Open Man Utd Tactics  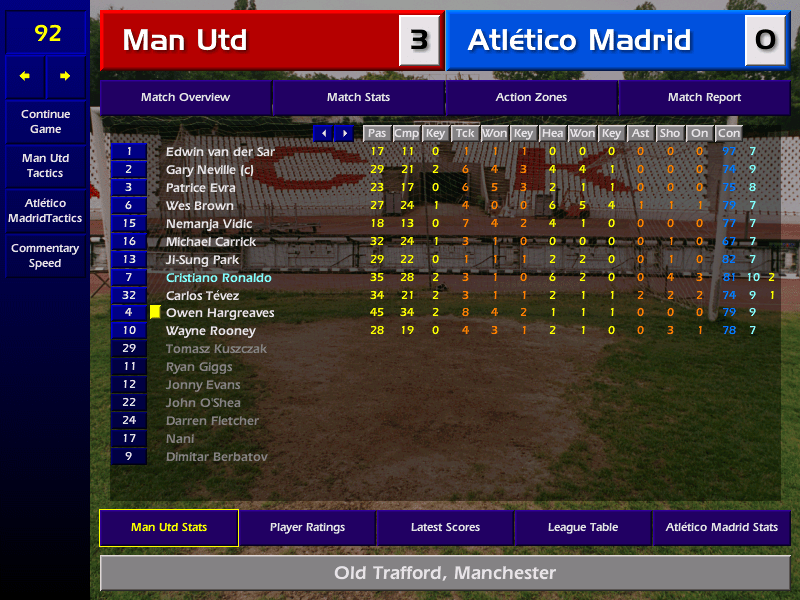pyautogui.click(x=46, y=165)
